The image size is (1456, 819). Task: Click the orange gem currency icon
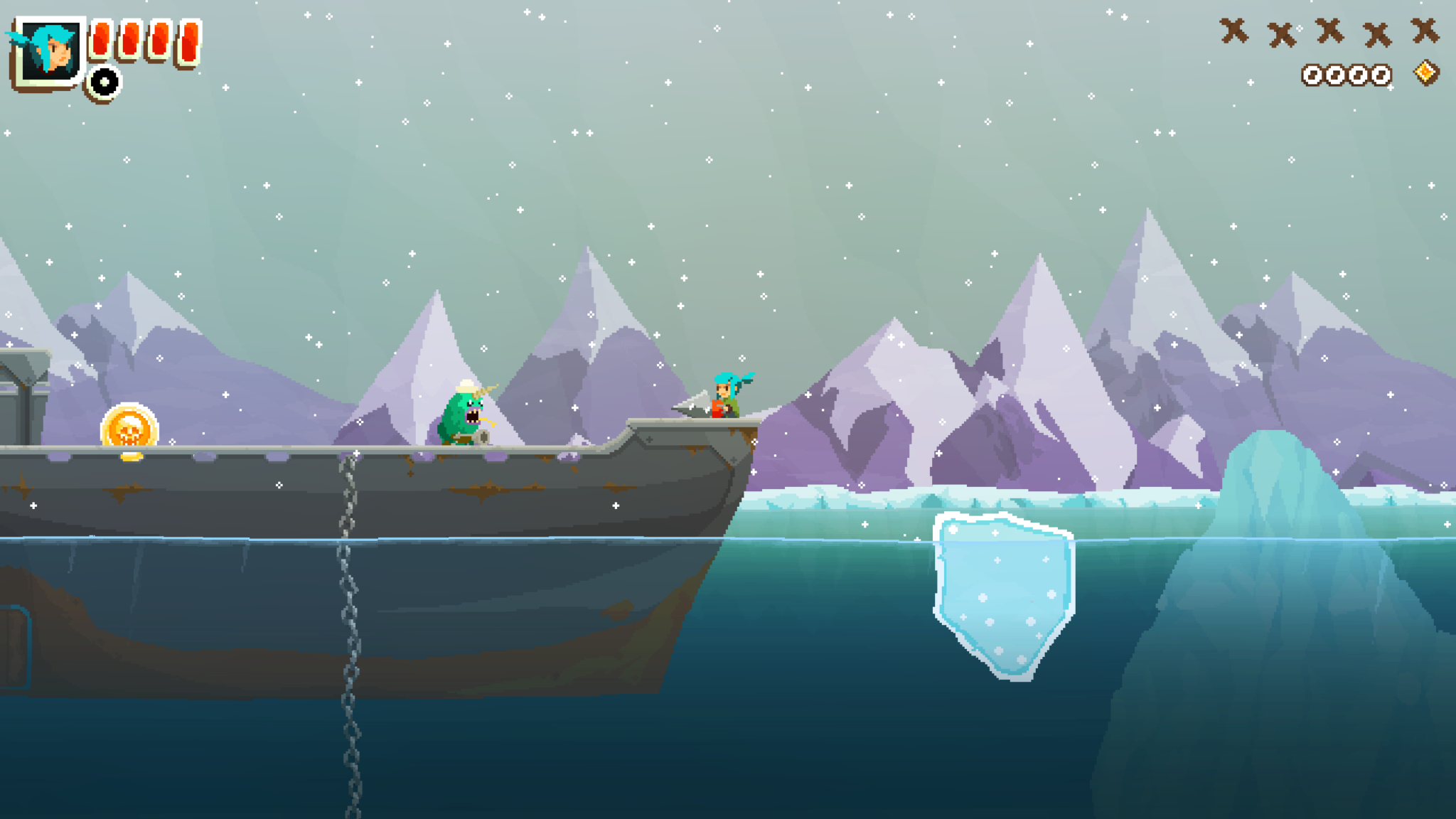coord(1425,73)
